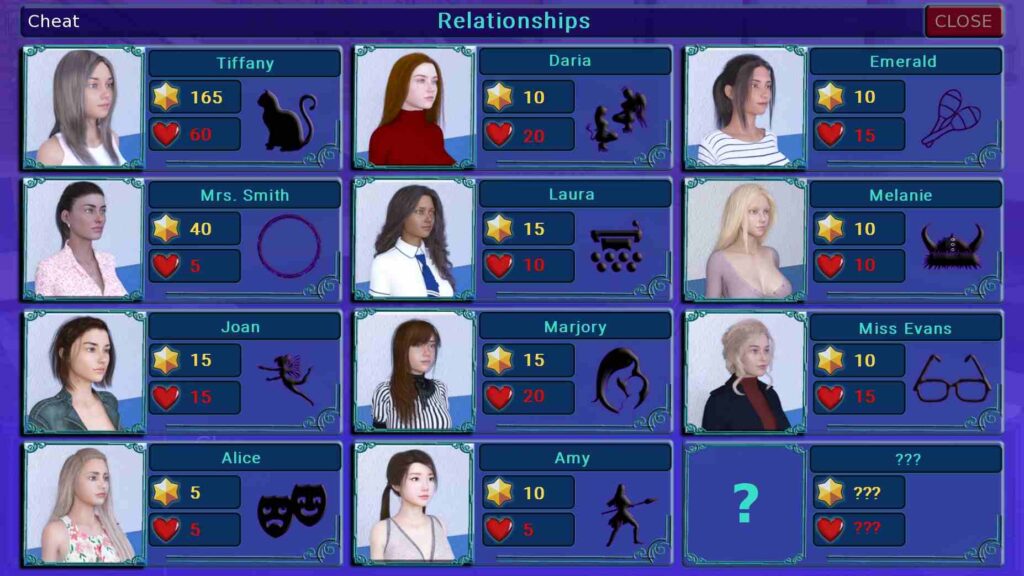Select Melanie's horned helmet icon

pos(951,246)
